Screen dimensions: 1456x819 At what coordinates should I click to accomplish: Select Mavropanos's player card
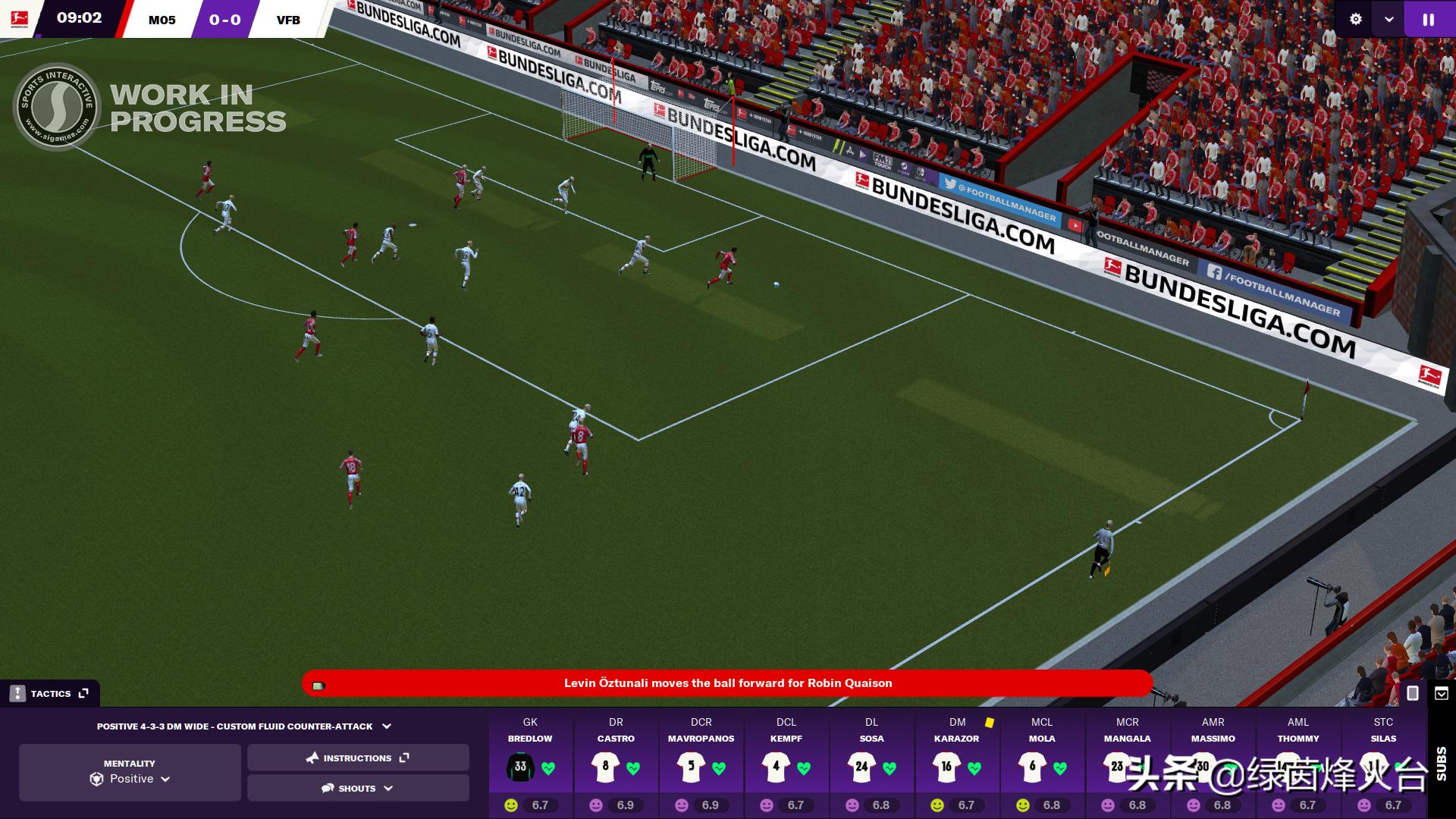tap(701, 762)
